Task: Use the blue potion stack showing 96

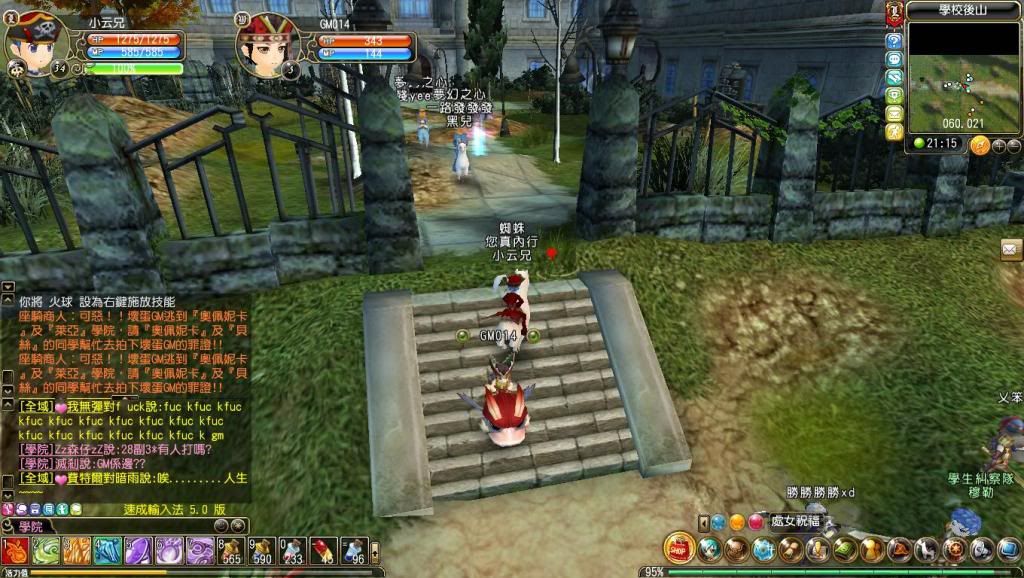Action: point(354,551)
